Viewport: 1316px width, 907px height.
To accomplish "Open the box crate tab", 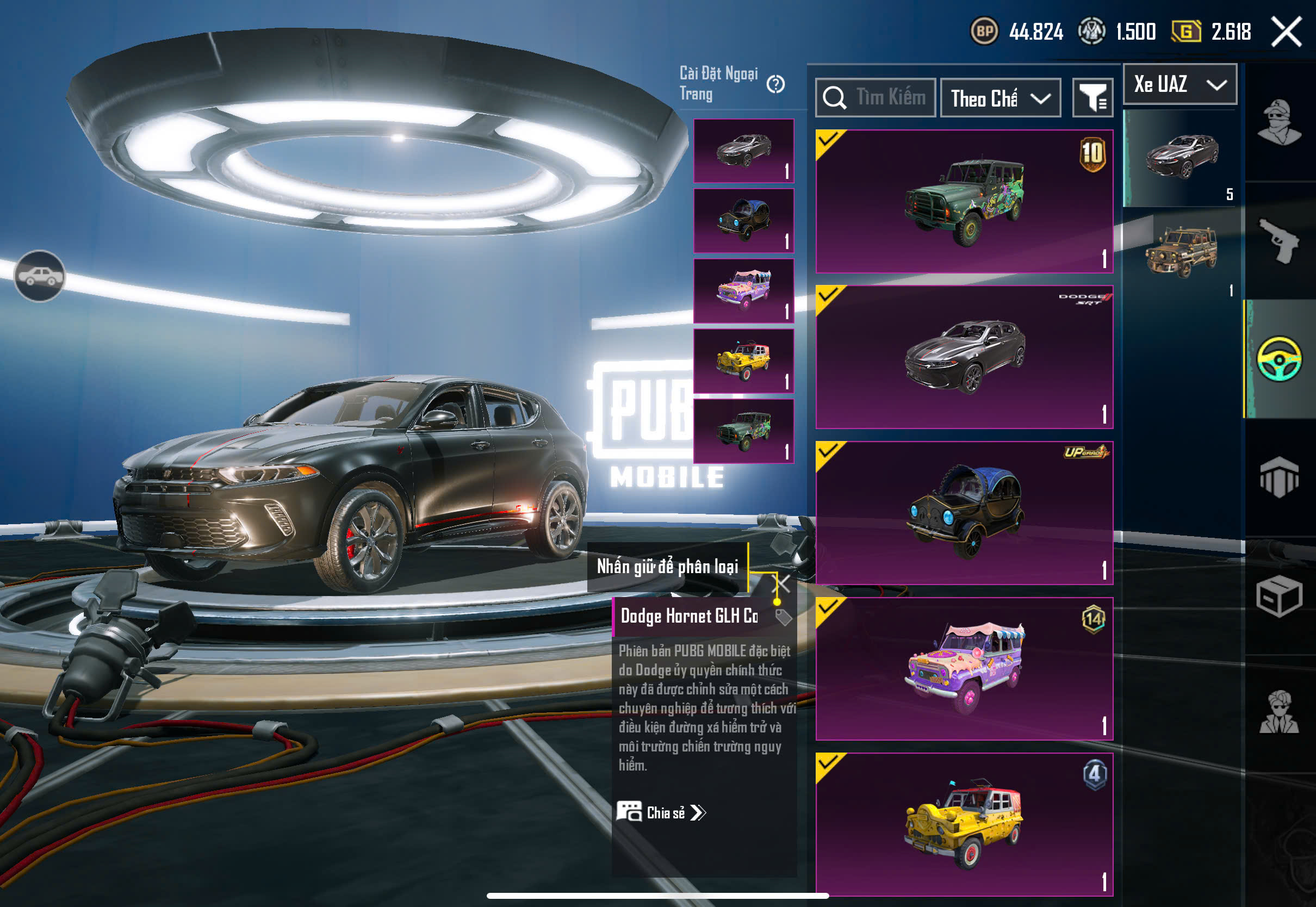I will click(x=1279, y=597).
